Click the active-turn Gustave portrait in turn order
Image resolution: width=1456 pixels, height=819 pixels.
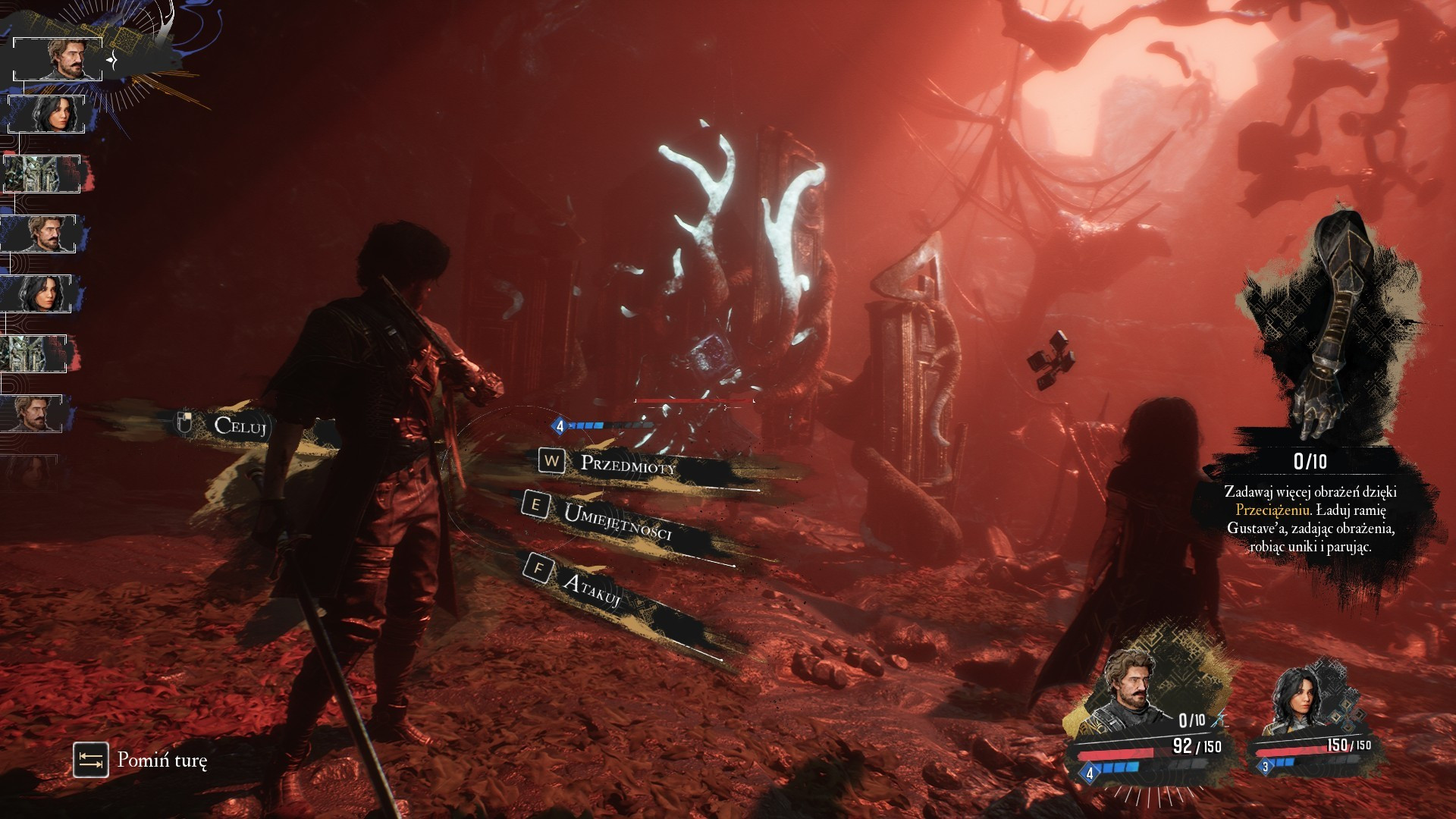[58, 59]
